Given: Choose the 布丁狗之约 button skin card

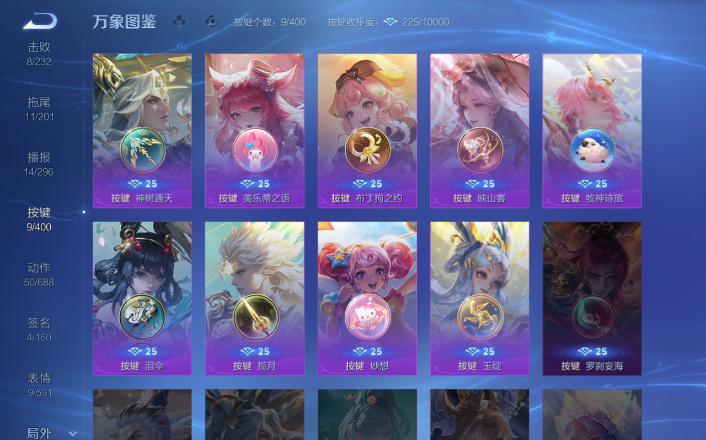Looking at the screenshot, I should pos(367,130).
